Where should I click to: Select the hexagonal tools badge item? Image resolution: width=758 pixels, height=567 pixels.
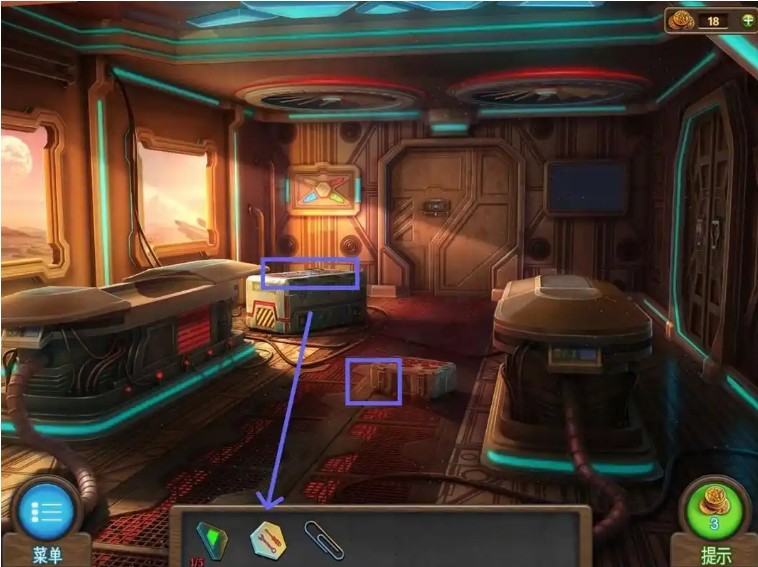click(268, 539)
